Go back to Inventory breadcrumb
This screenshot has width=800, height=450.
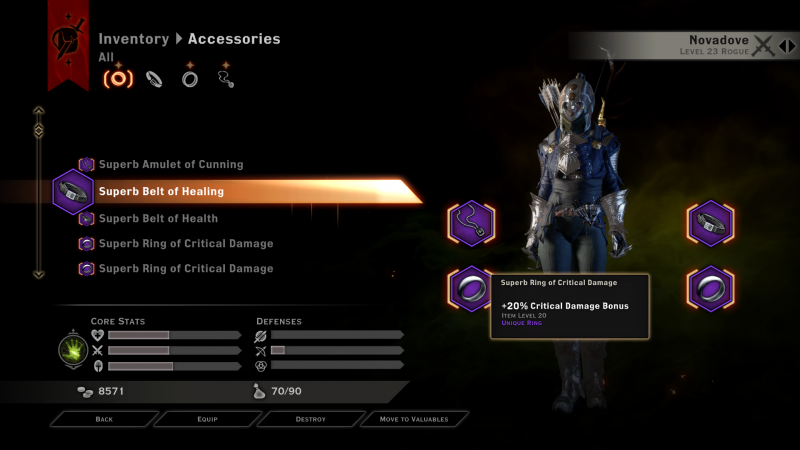(133, 39)
